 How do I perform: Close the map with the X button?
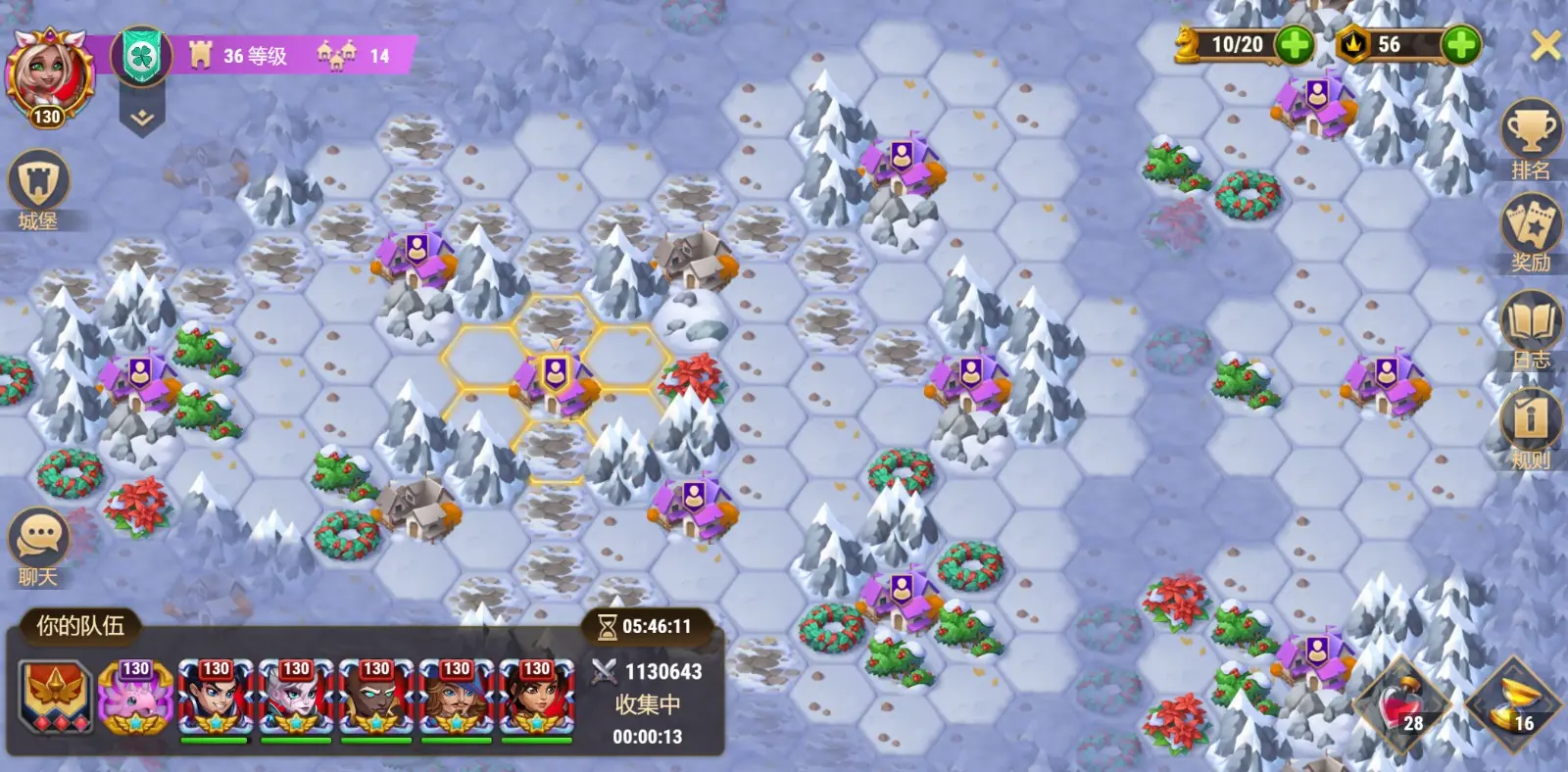[x=1544, y=44]
